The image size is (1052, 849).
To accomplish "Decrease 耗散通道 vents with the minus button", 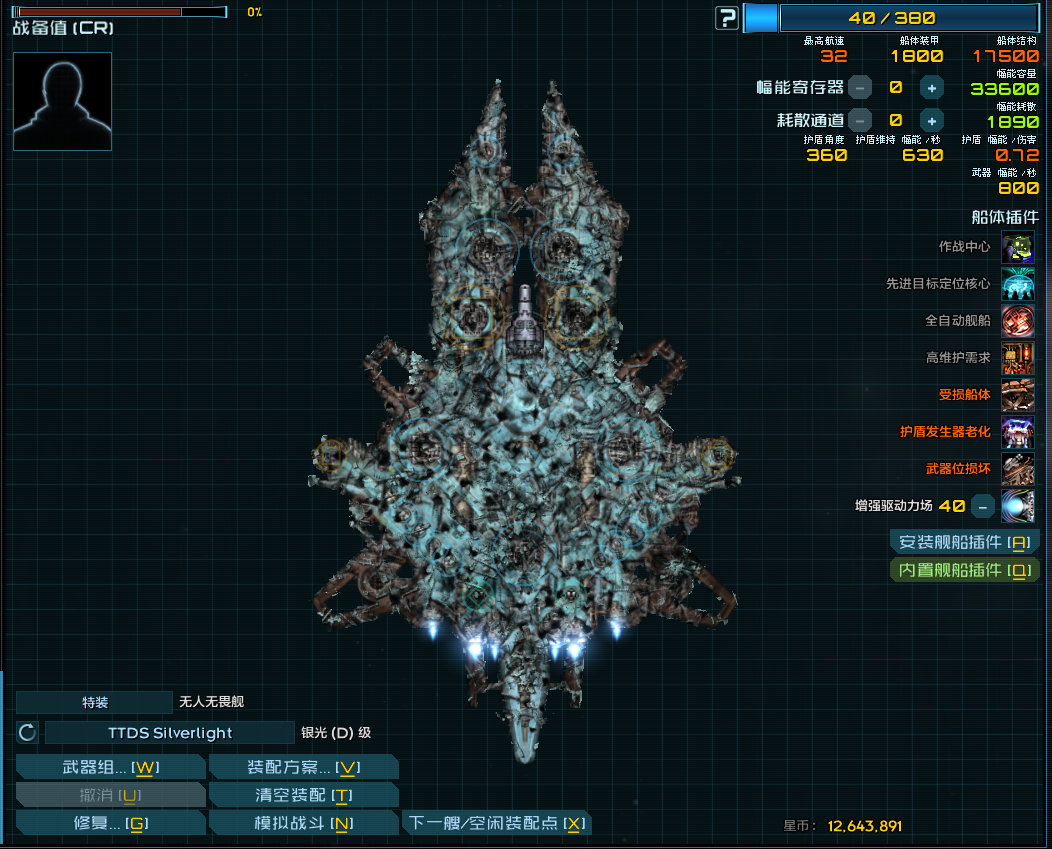I will (x=860, y=120).
